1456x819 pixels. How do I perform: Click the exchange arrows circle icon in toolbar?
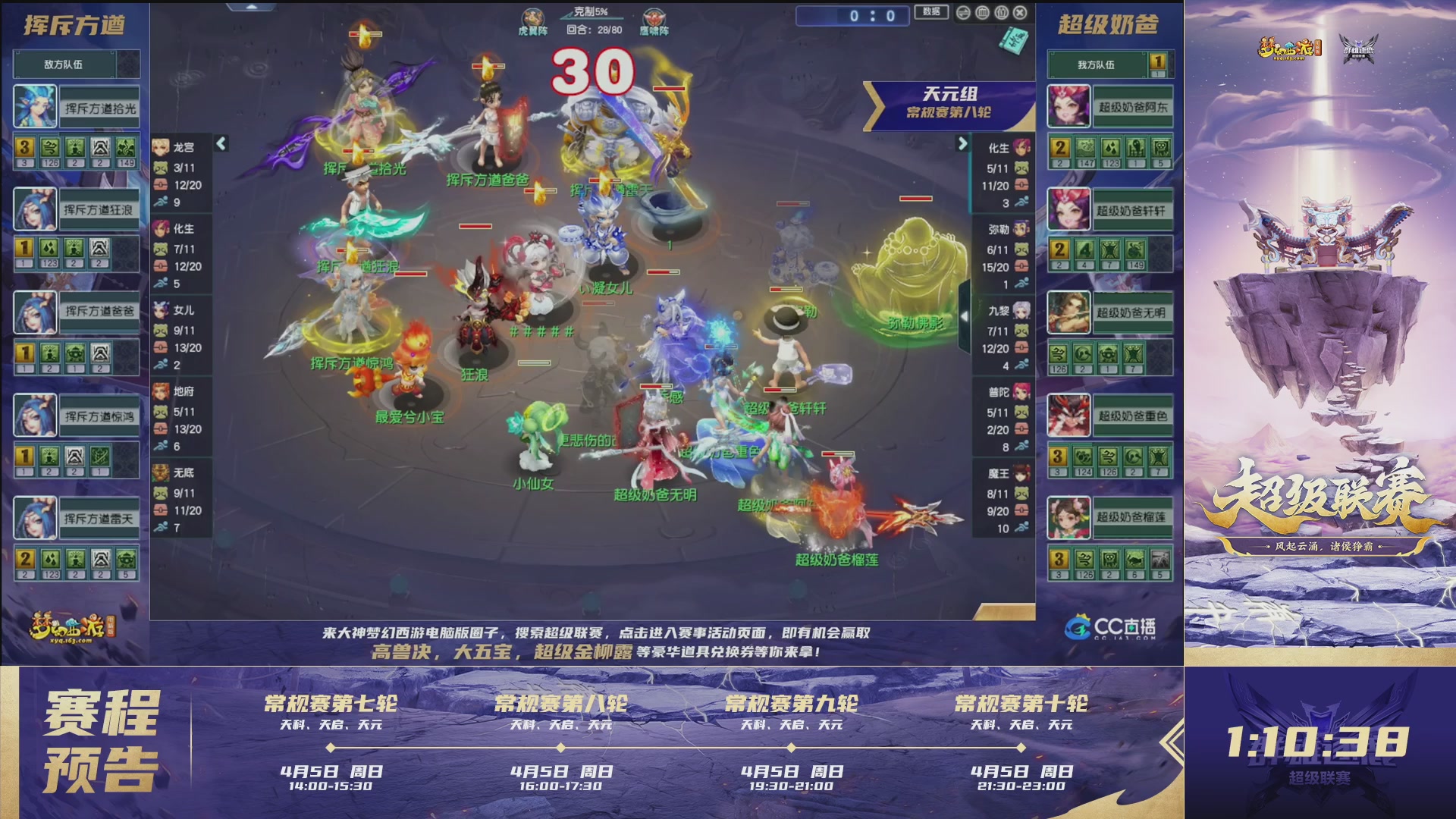pos(964,11)
